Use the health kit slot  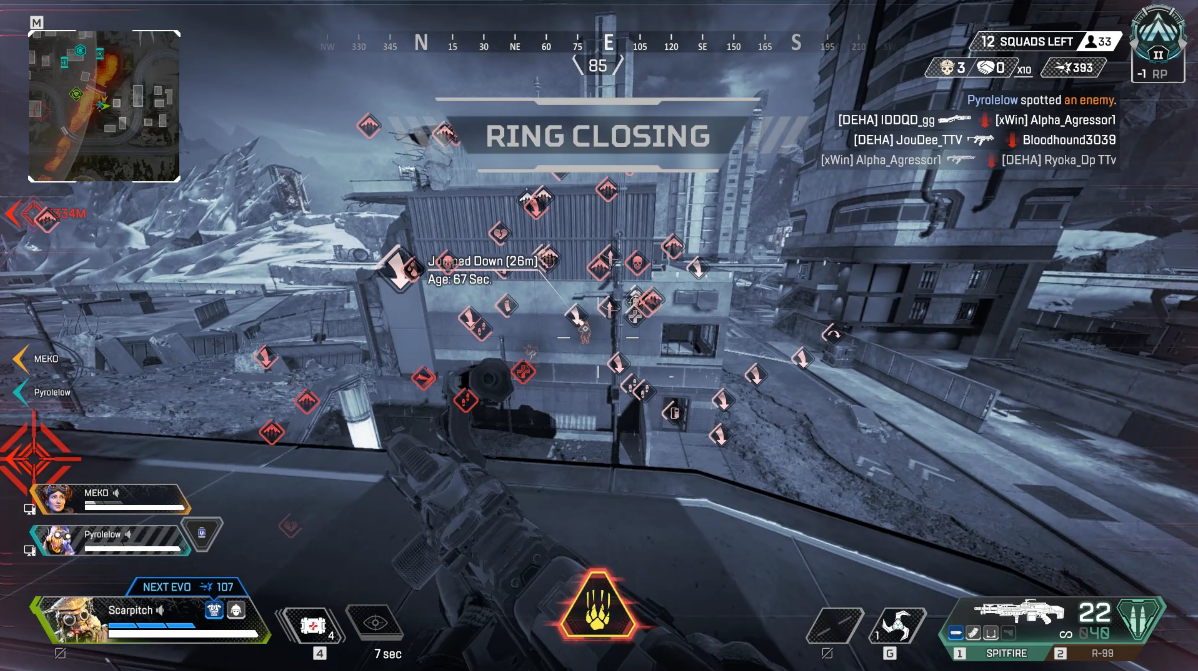tap(310, 626)
